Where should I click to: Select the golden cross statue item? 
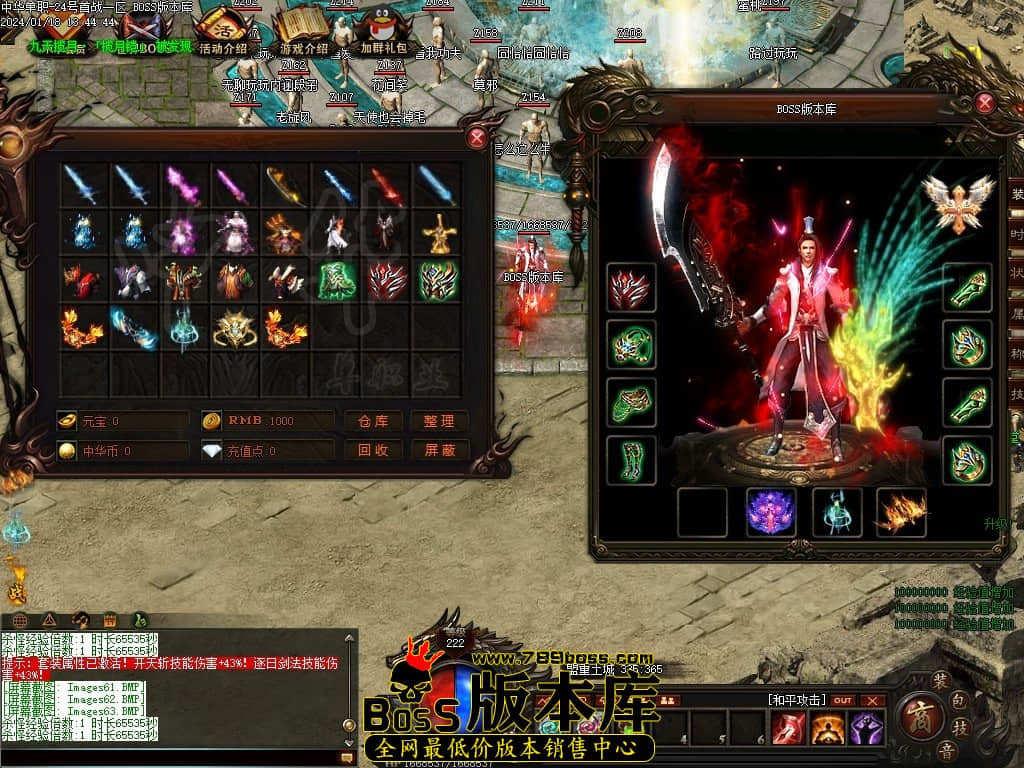point(438,234)
